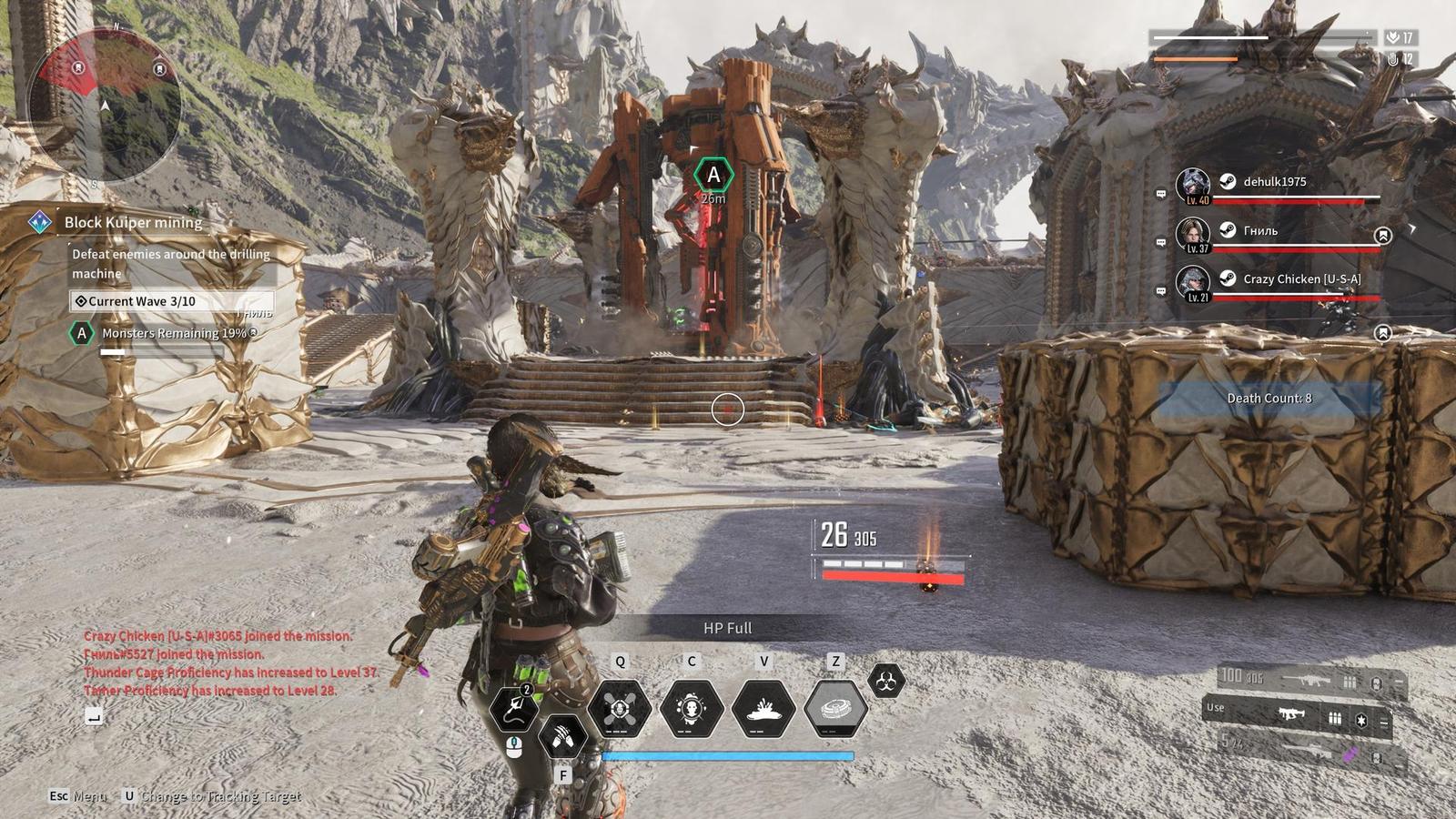Trigger the face-in-circle skill icon

(692, 708)
